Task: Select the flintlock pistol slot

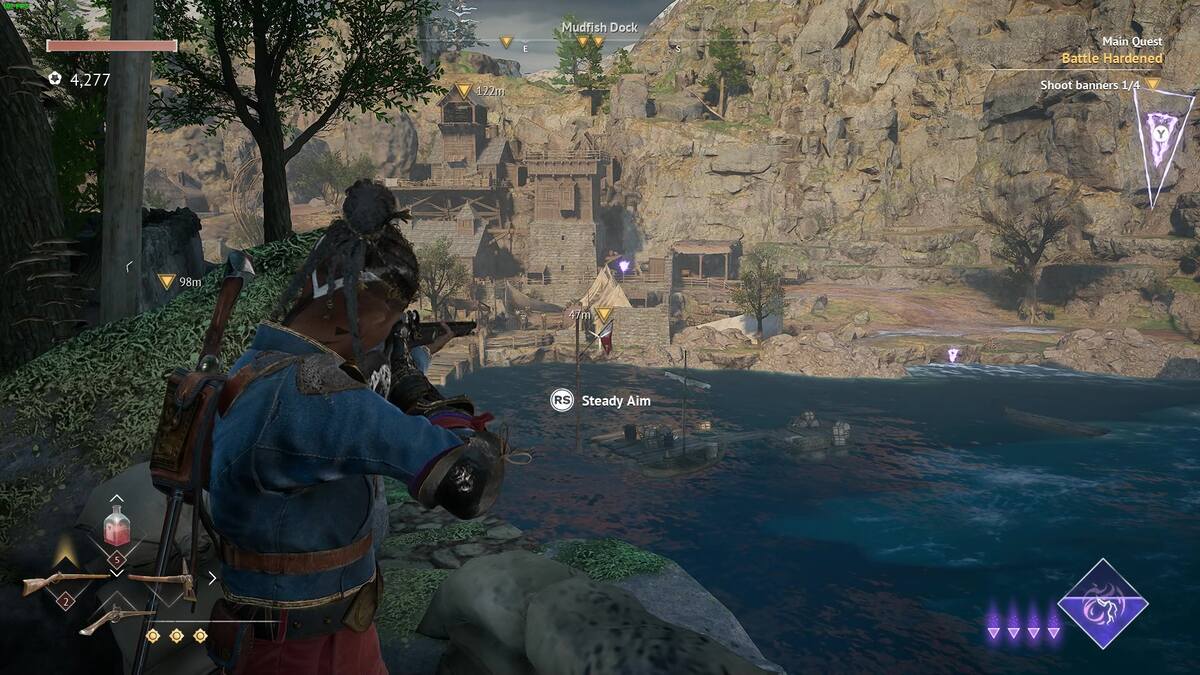Action: pyautogui.click(x=116, y=619)
